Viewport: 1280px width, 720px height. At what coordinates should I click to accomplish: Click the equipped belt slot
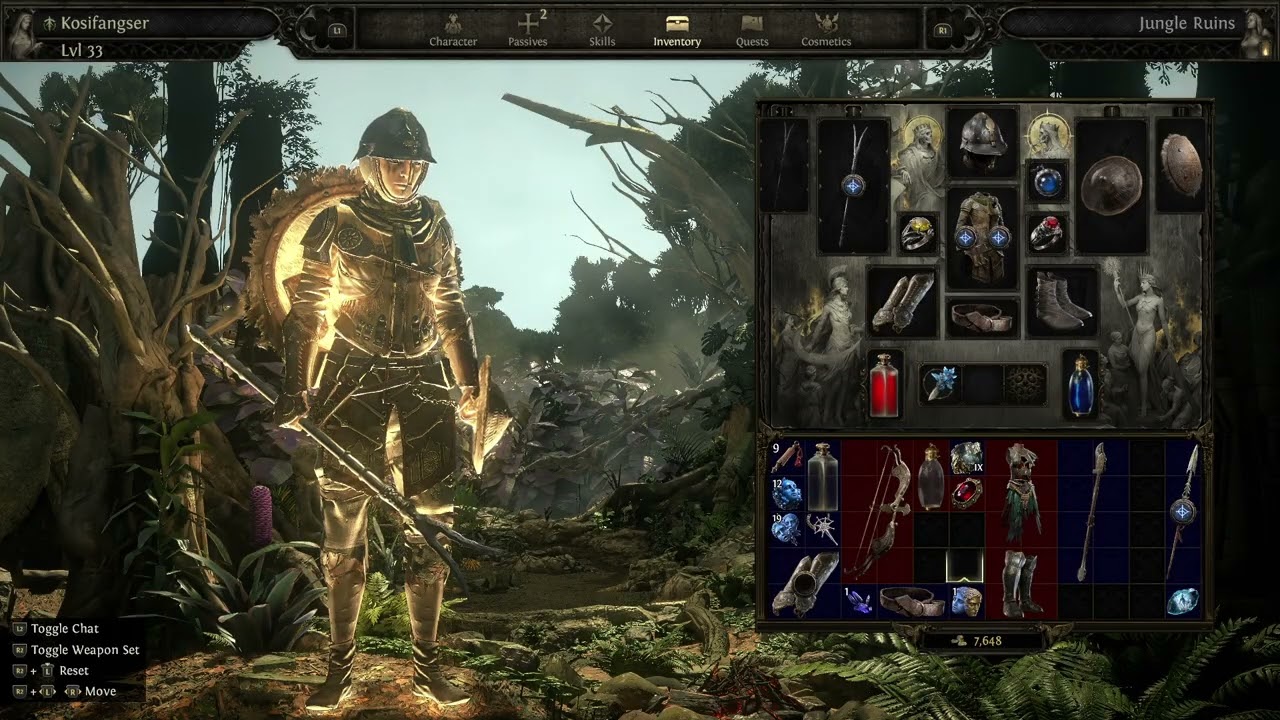point(982,317)
